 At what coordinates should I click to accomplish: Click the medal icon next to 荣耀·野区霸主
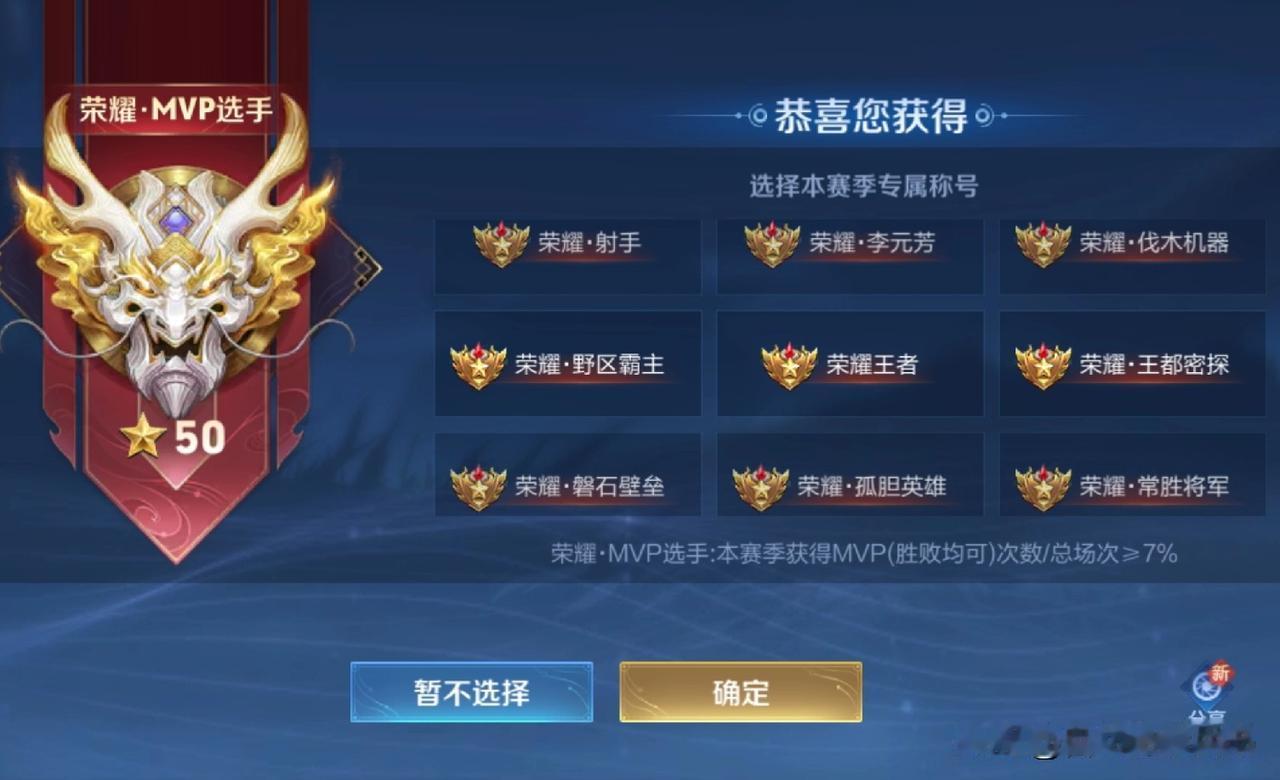[x=477, y=366]
